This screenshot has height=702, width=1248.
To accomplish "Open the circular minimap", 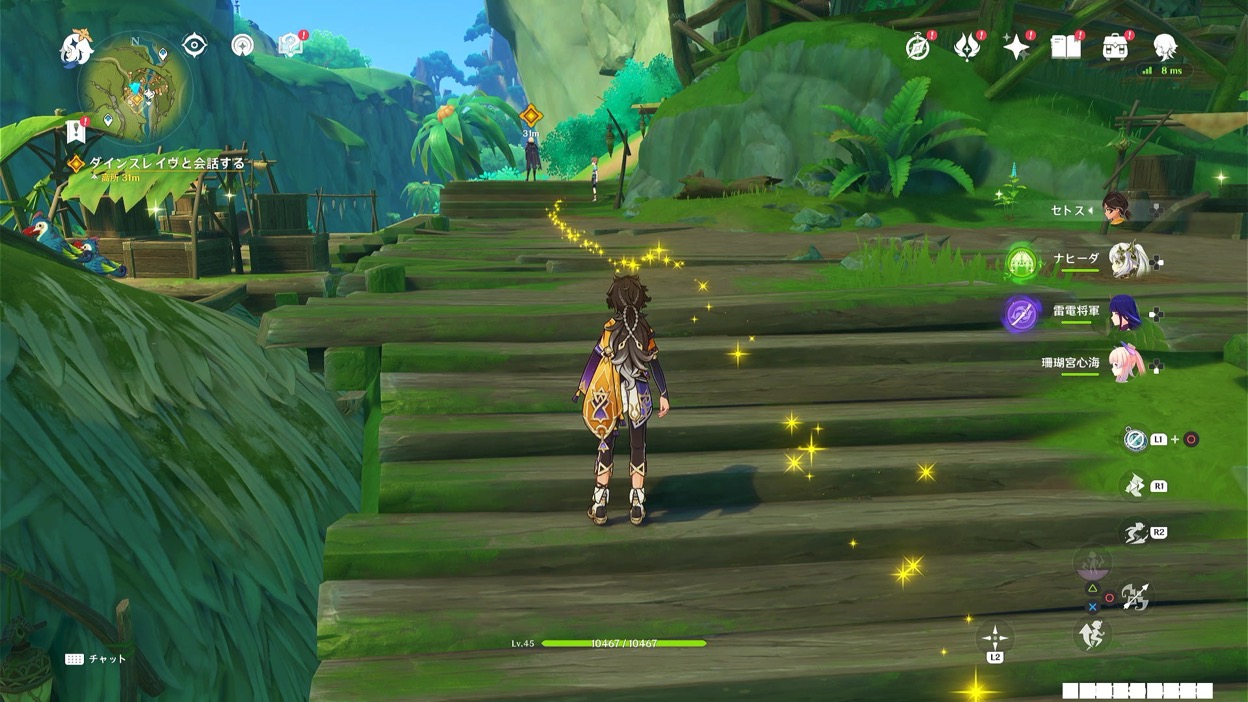I will click(x=134, y=89).
